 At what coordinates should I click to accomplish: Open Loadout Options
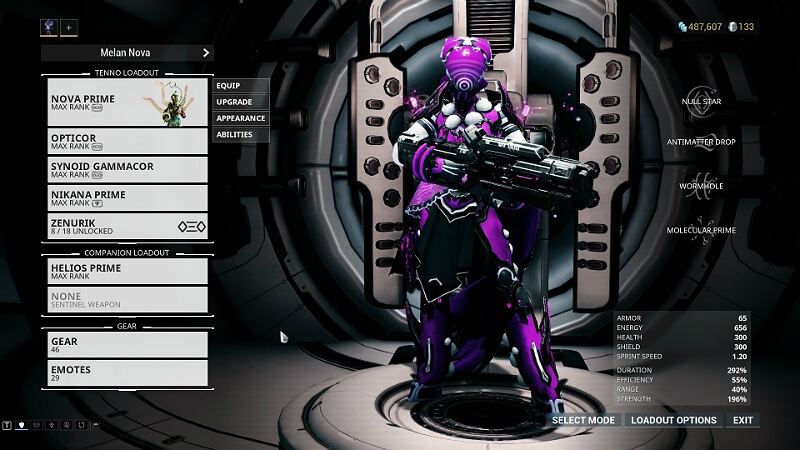(x=673, y=420)
